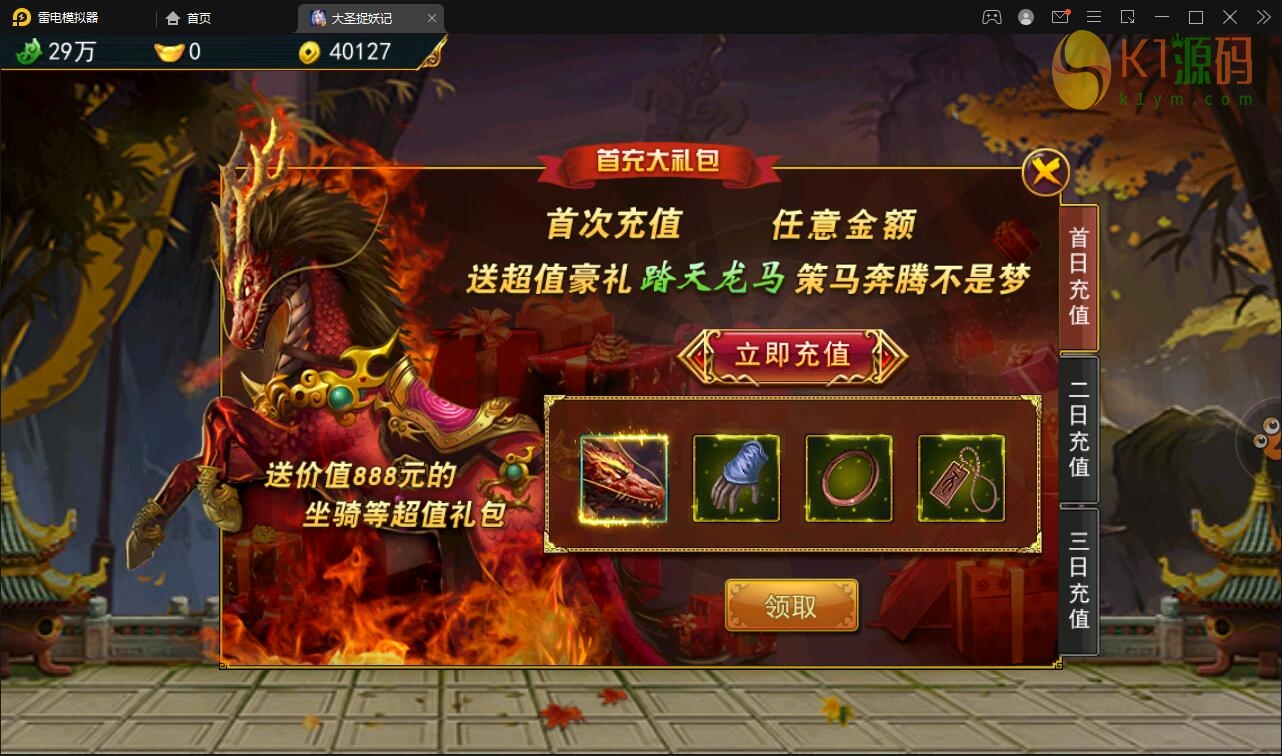Switch to the 首页 tab
The width and height of the screenshot is (1282, 756).
(190, 17)
